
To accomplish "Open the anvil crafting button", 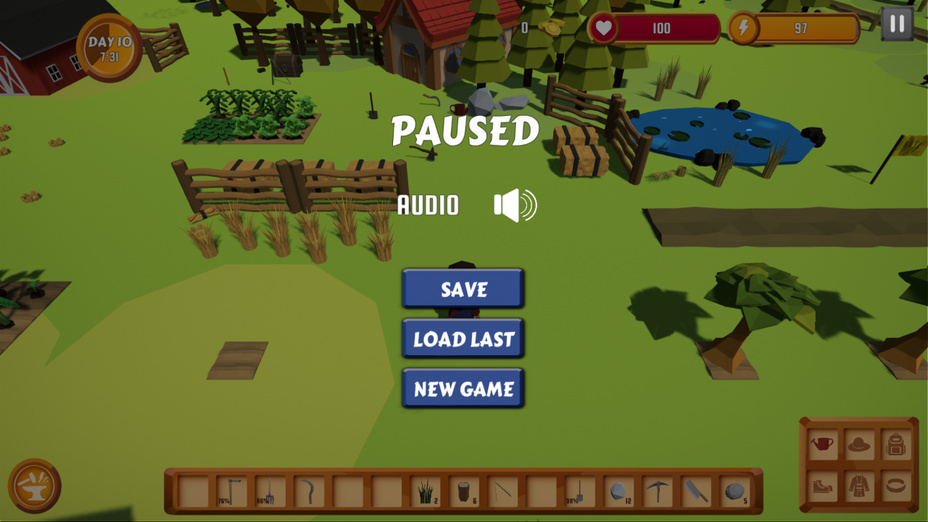I will click(35, 486).
